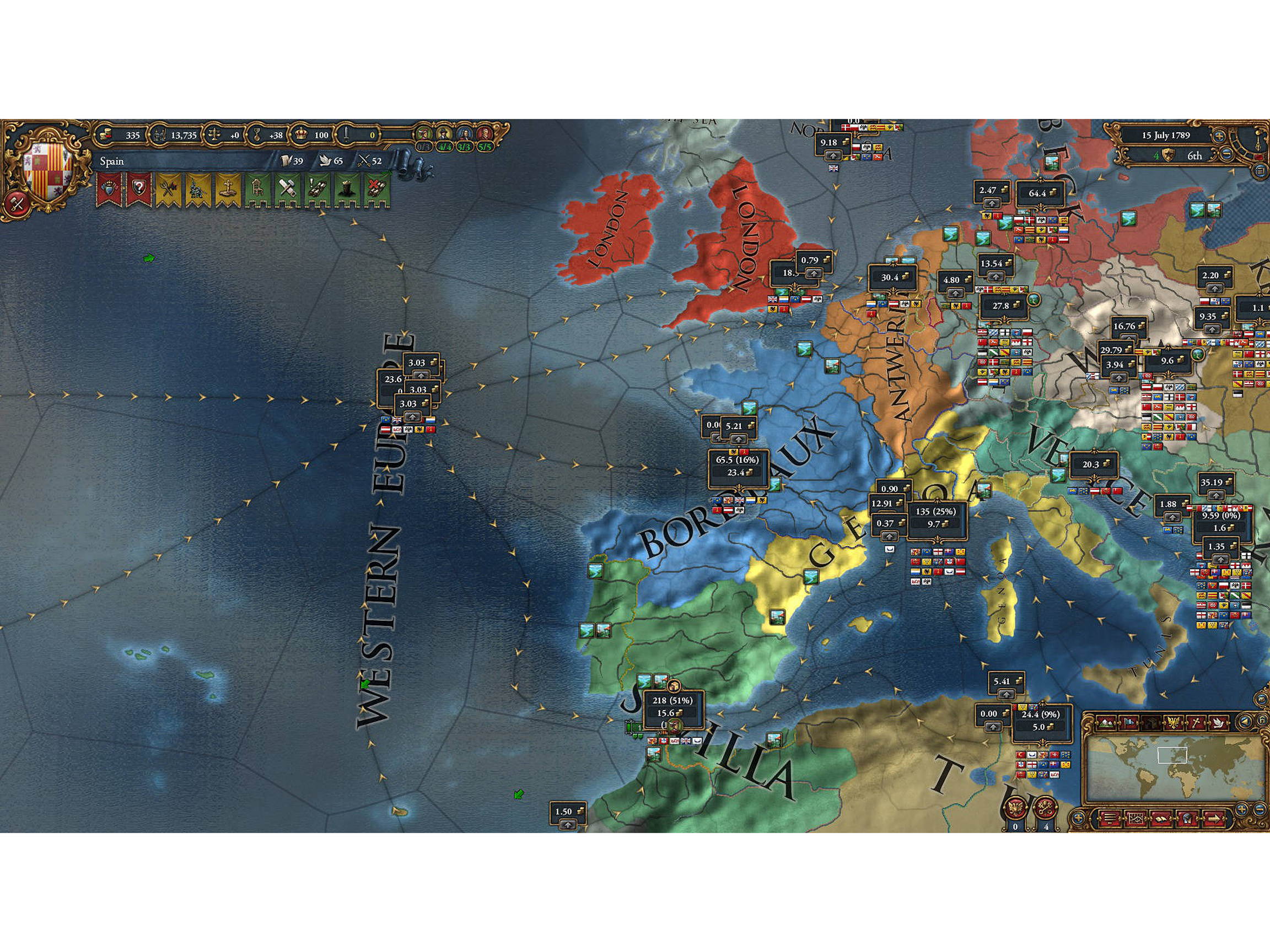Open the message log book icon
Viewport: 1270px width, 952px height.
[x=1162, y=819]
